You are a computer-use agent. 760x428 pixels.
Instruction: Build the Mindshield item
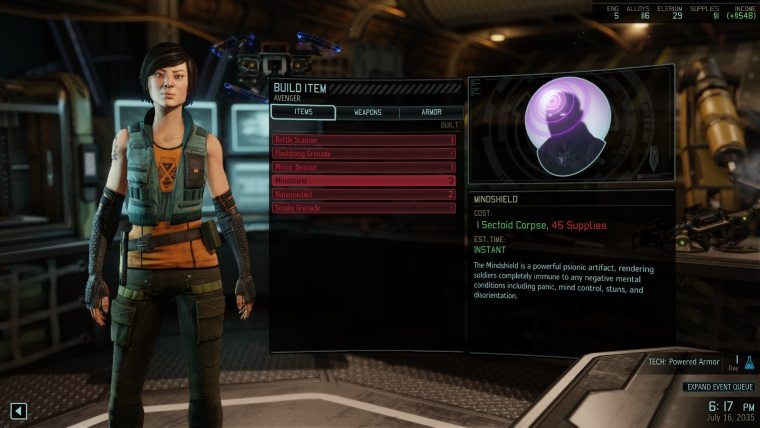[364, 180]
